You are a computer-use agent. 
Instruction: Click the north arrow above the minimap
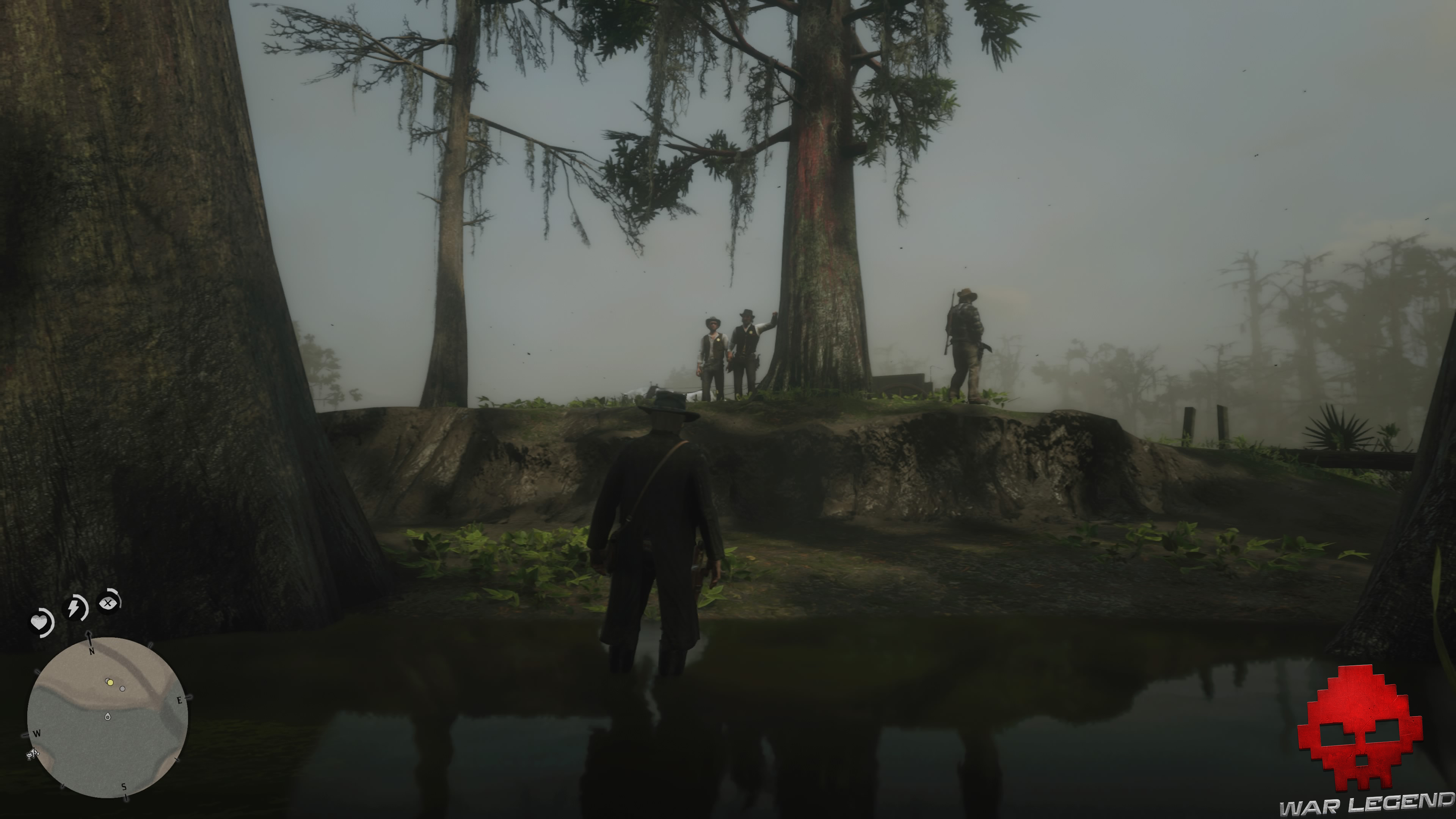(x=89, y=635)
